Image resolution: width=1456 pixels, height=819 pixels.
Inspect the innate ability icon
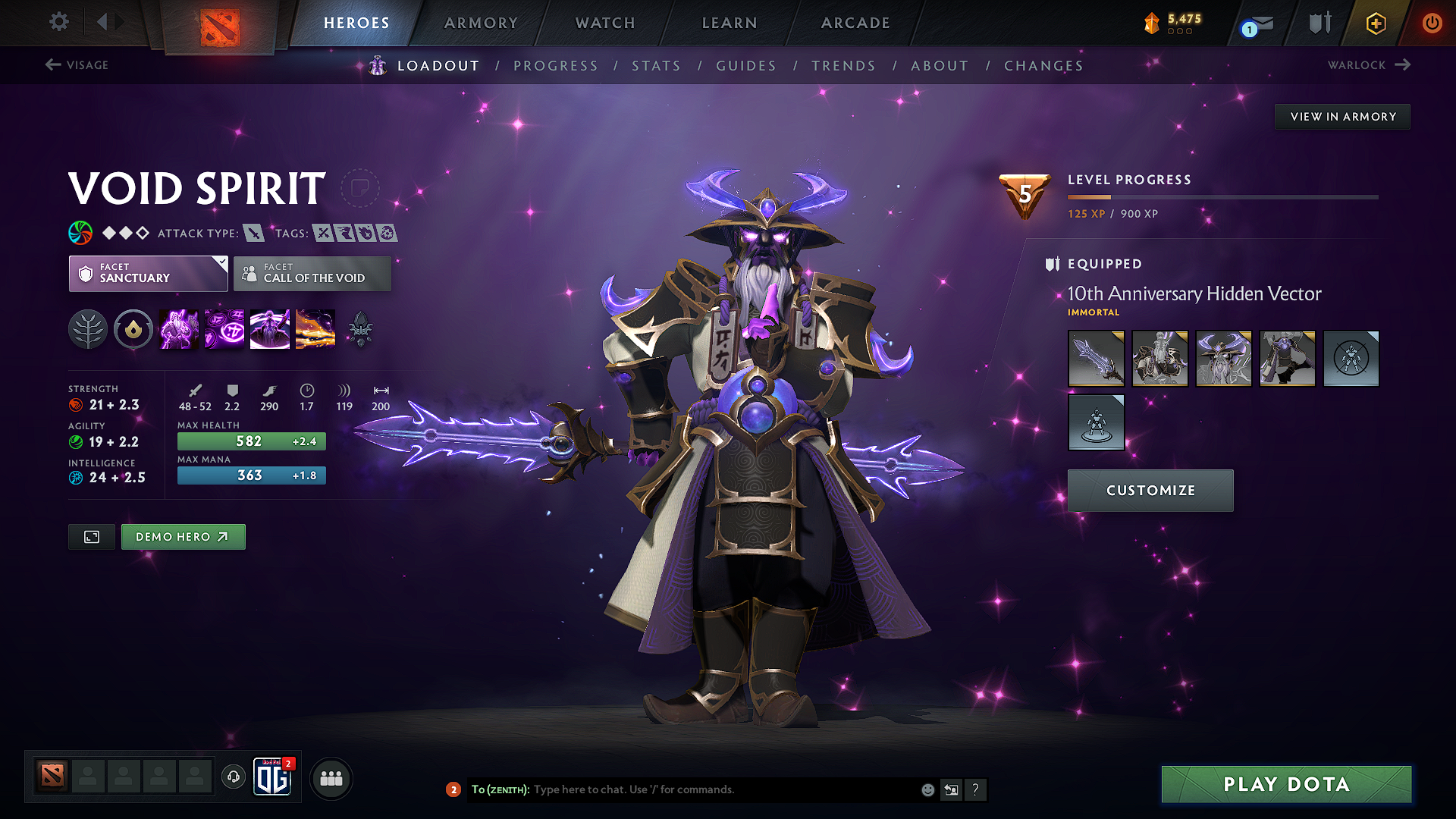pos(133,329)
